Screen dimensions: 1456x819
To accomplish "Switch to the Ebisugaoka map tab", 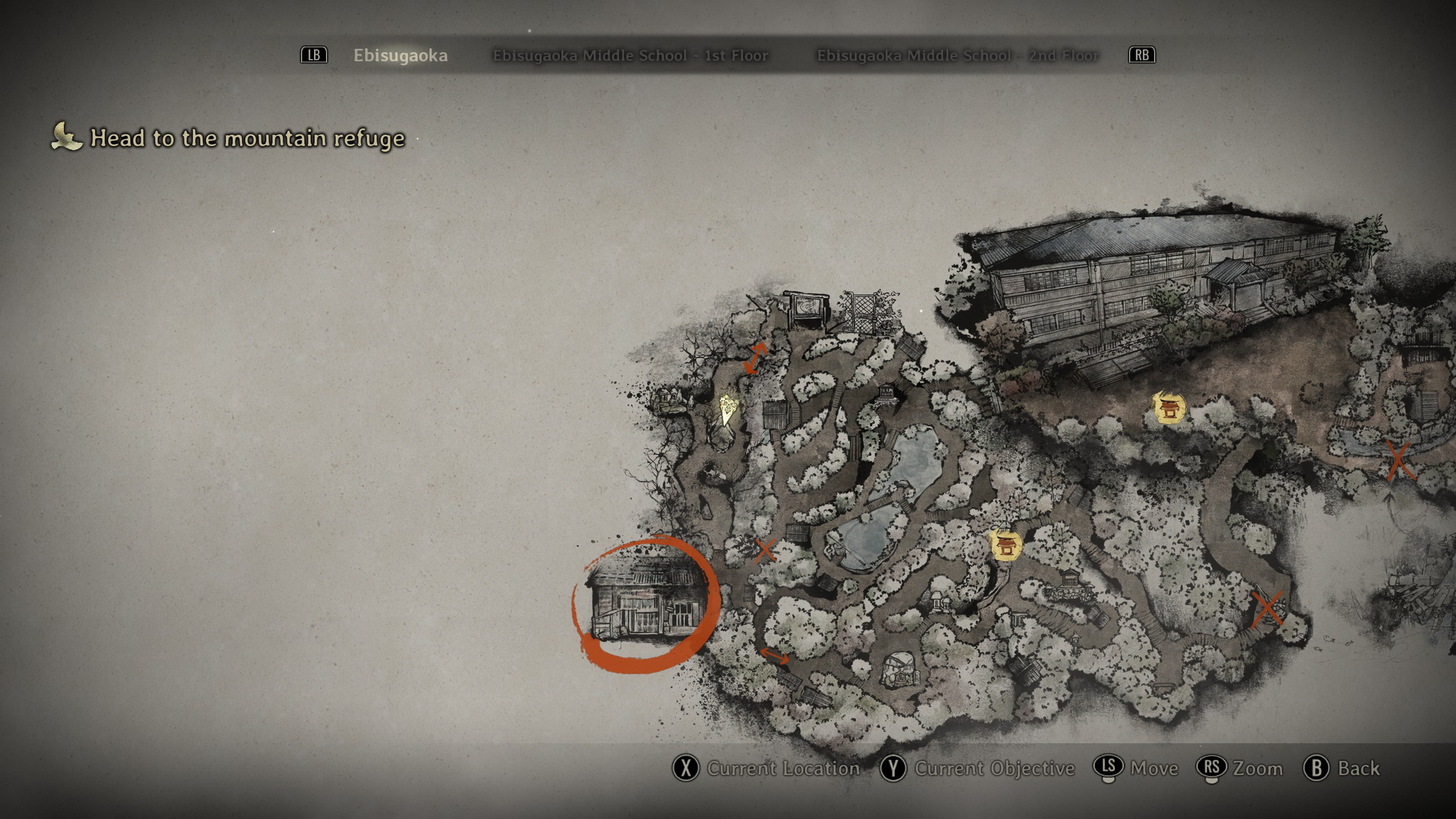I will coord(400,55).
